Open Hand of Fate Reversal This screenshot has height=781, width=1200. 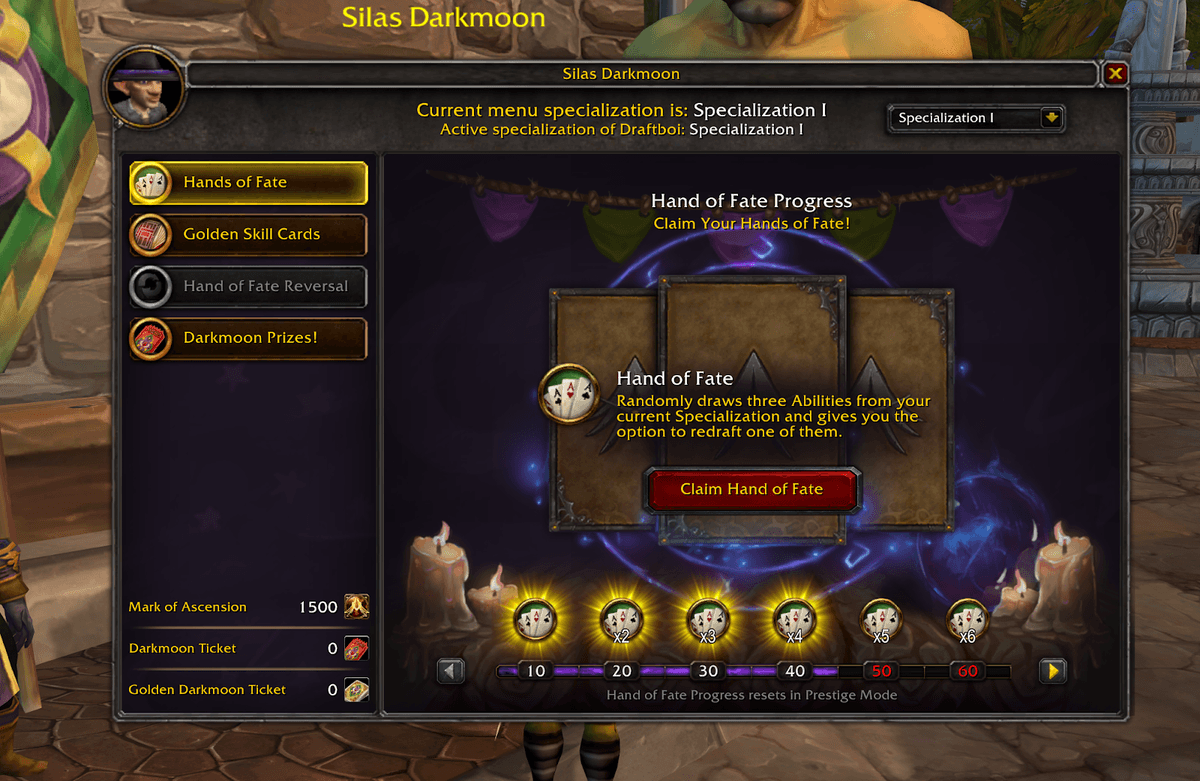point(248,286)
